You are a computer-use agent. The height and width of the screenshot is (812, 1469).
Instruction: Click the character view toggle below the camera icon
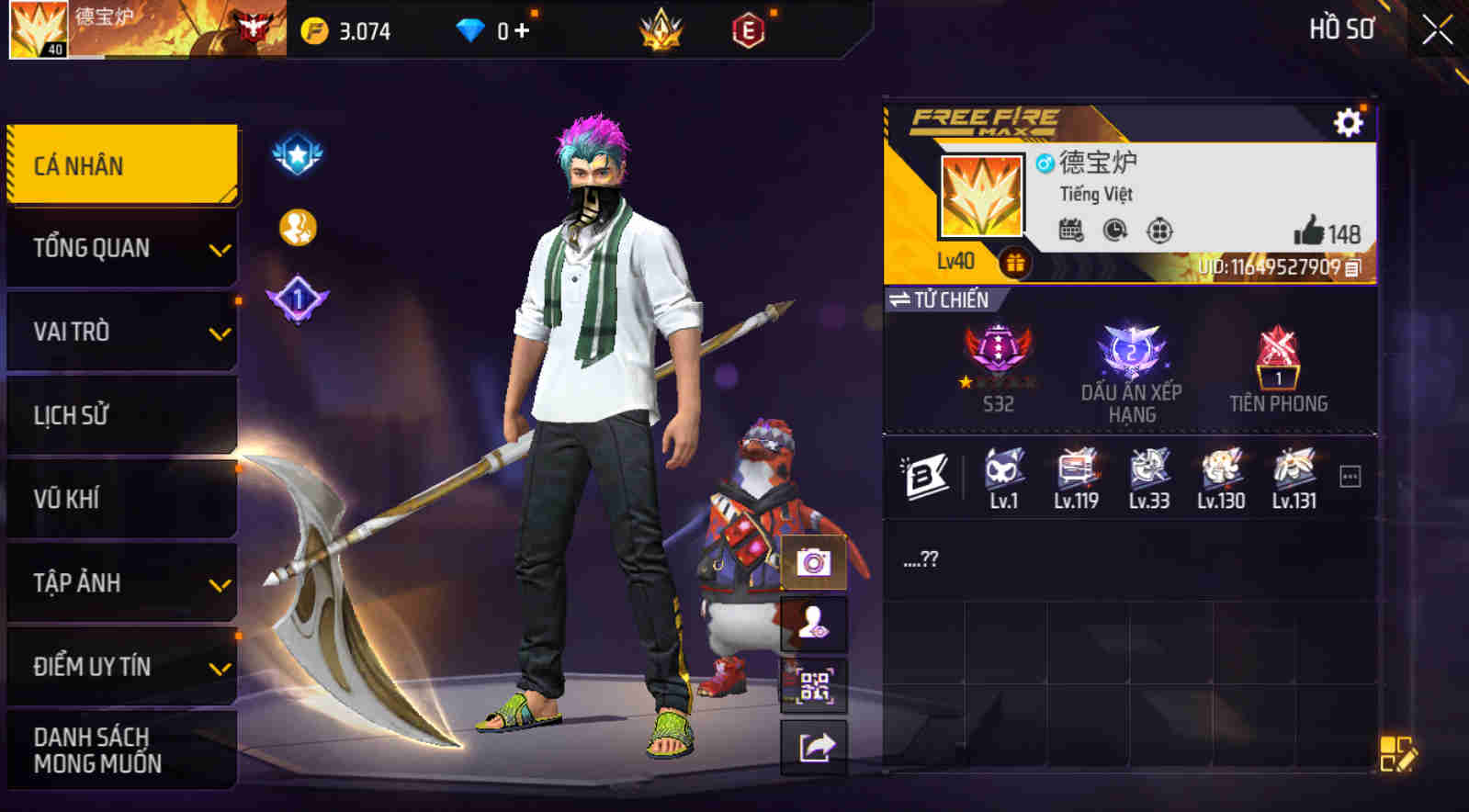[812, 625]
